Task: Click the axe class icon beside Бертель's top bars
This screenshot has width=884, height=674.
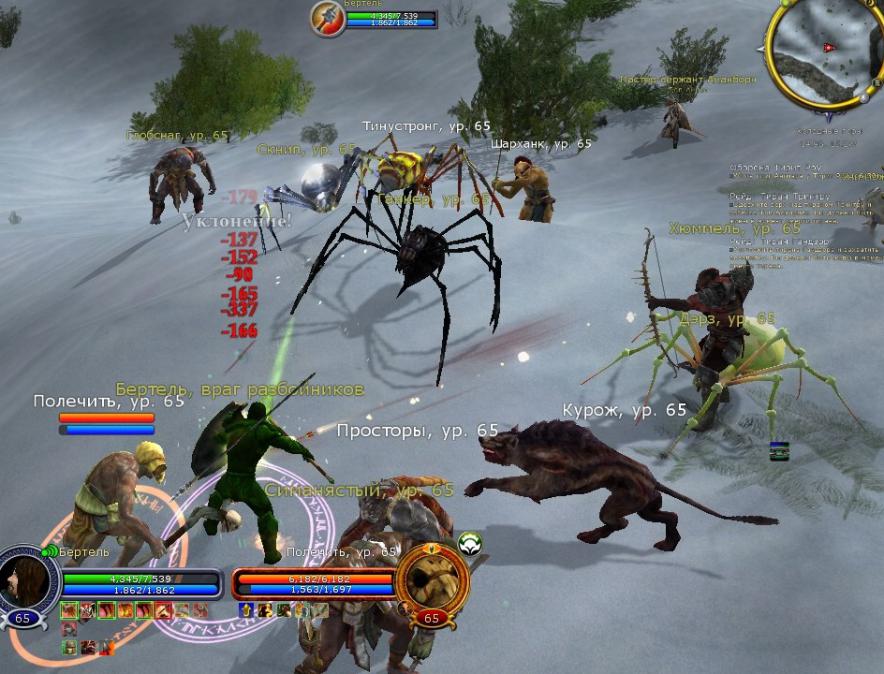Action: point(326,17)
